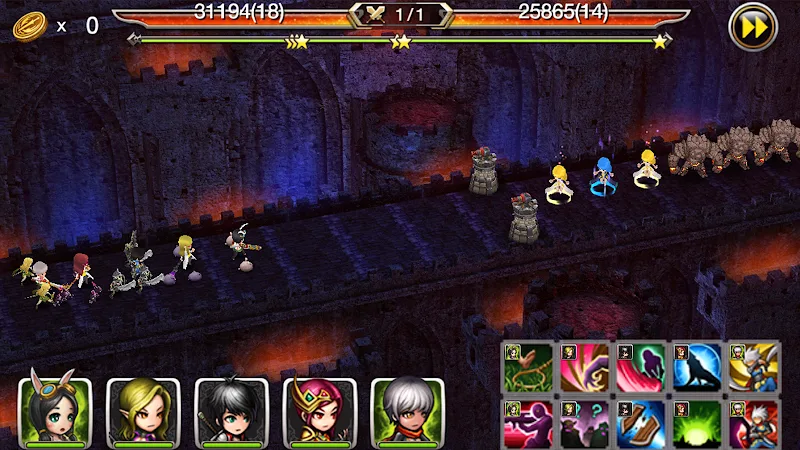
Task: Activate the white-haired warrior yellow skill
Action: pyautogui.click(x=754, y=367)
